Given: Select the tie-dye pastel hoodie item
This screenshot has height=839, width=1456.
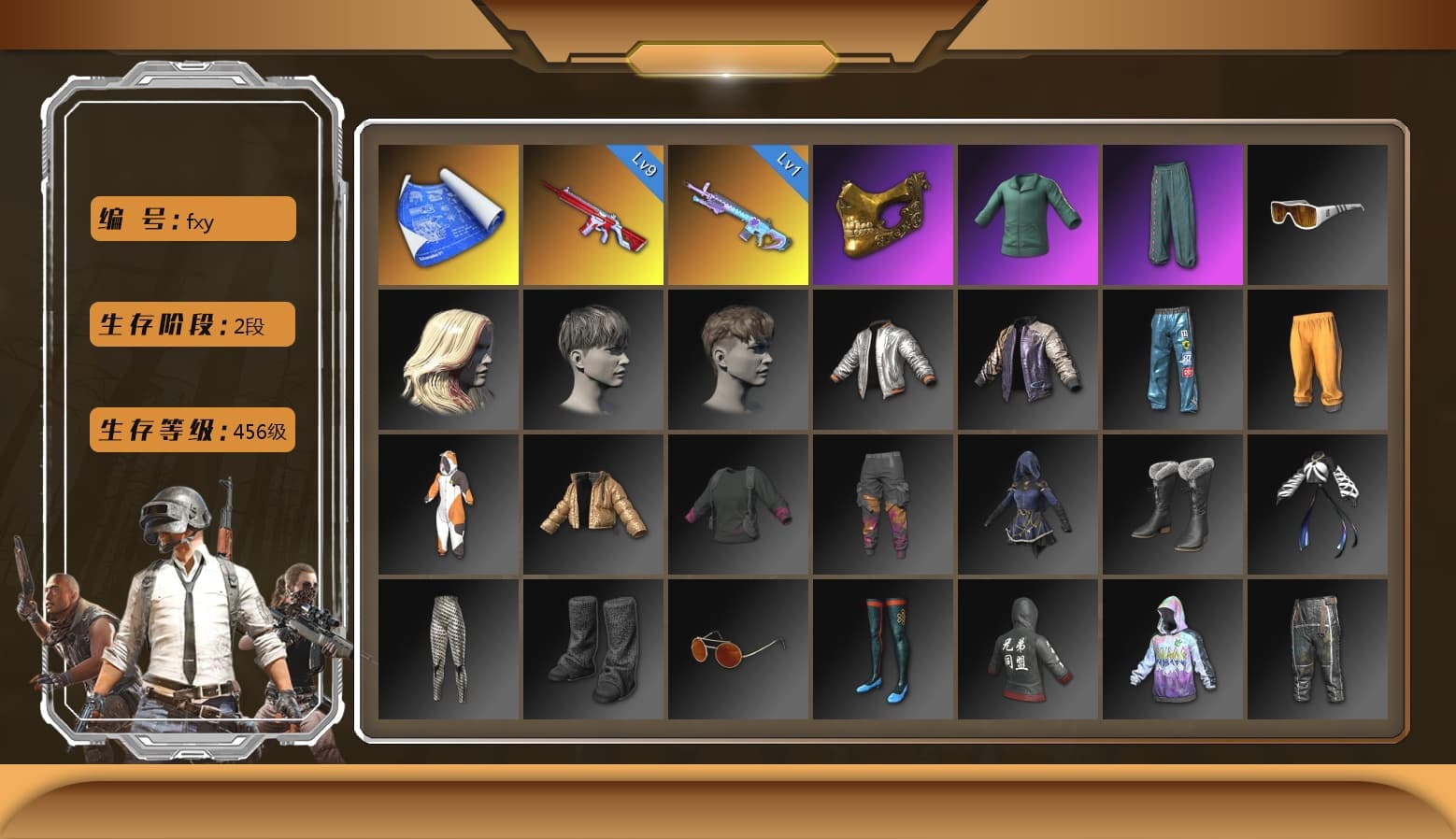Looking at the screenshot, I should [1173, 649].
